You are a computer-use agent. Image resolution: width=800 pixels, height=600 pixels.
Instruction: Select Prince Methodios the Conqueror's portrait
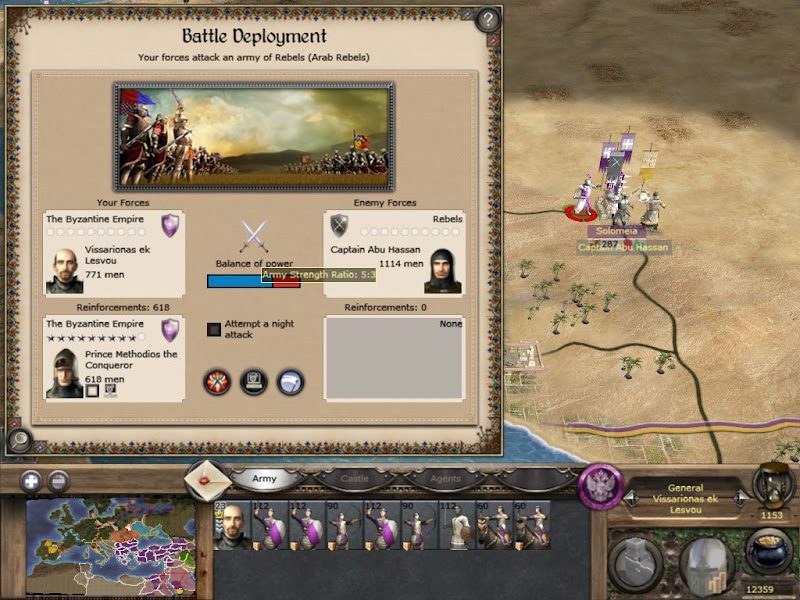(x=65, y=371)
